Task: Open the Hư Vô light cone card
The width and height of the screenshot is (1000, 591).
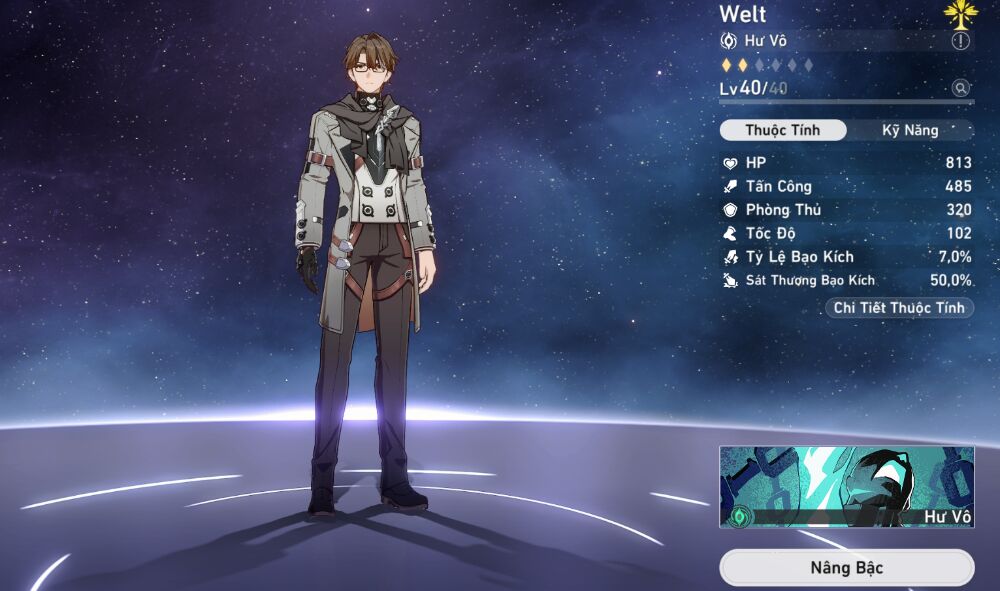Action: point(846,486)
